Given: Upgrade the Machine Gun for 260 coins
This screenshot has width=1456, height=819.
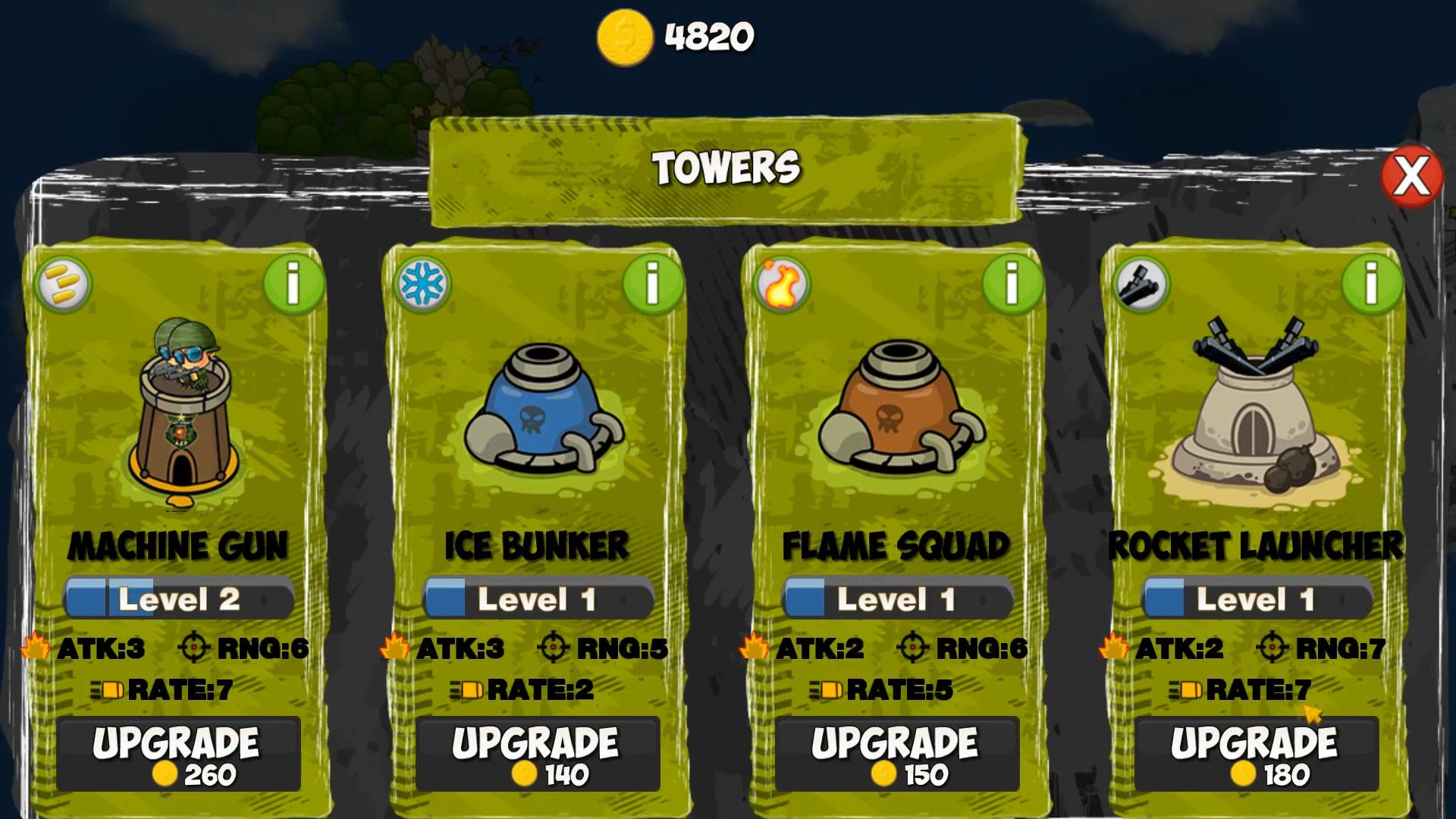Looking at the screenshot, I should pos(179,755).
